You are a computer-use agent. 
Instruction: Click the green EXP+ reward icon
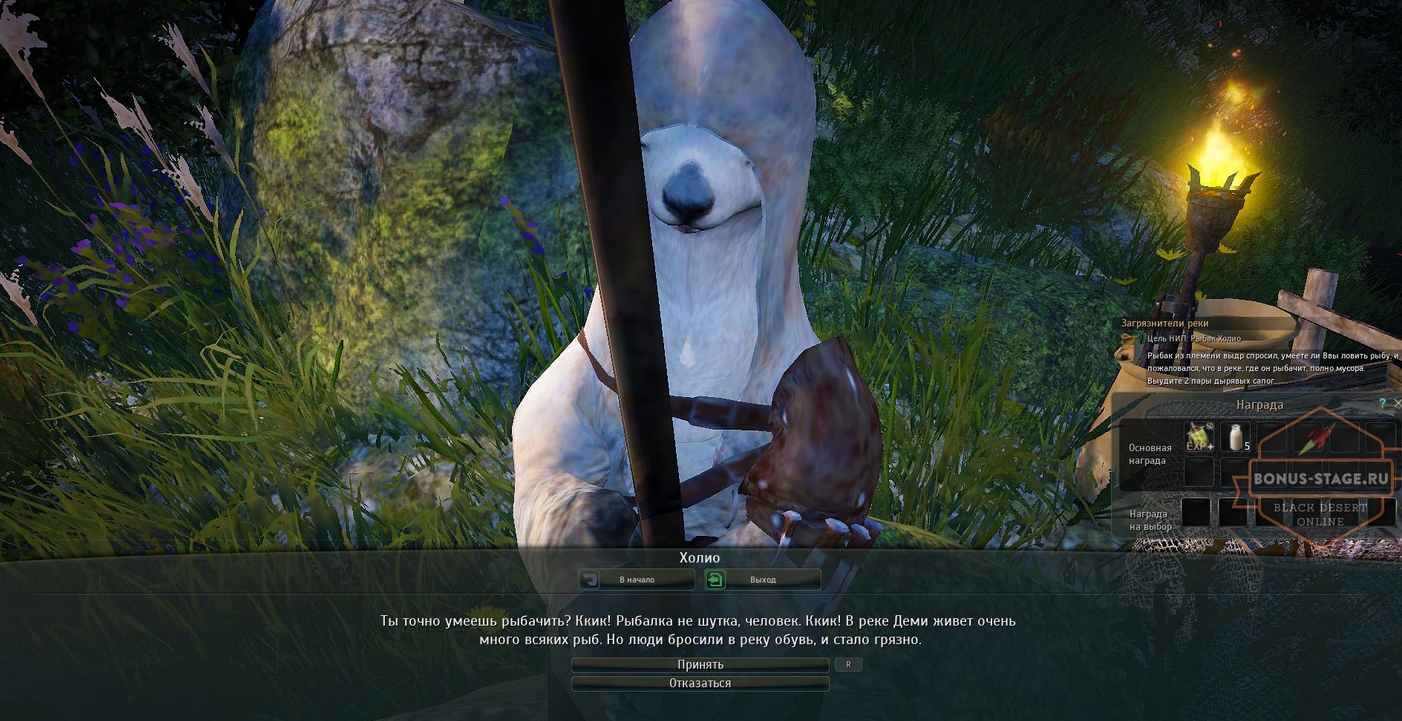point(1199,437)
